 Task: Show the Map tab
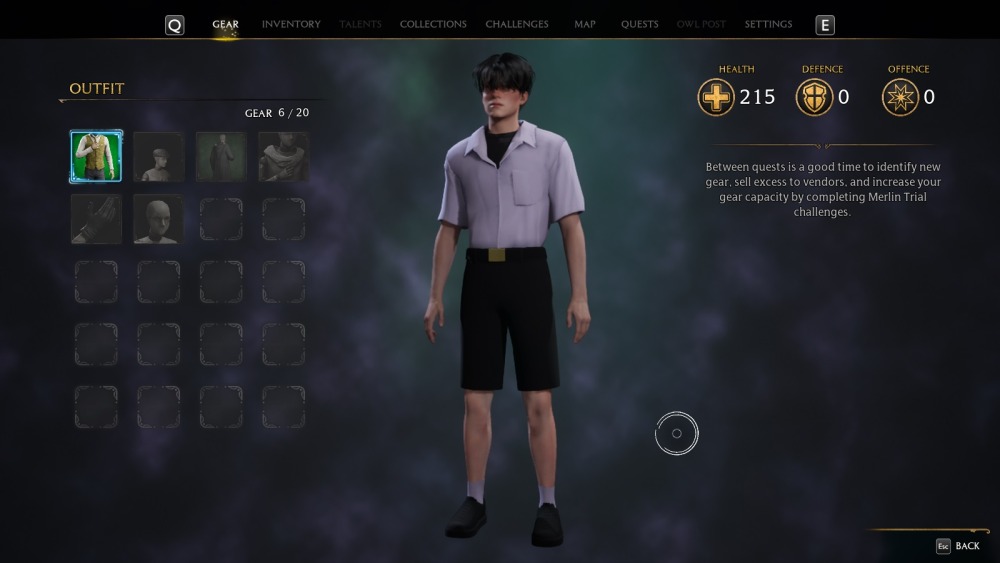point(585,24)
